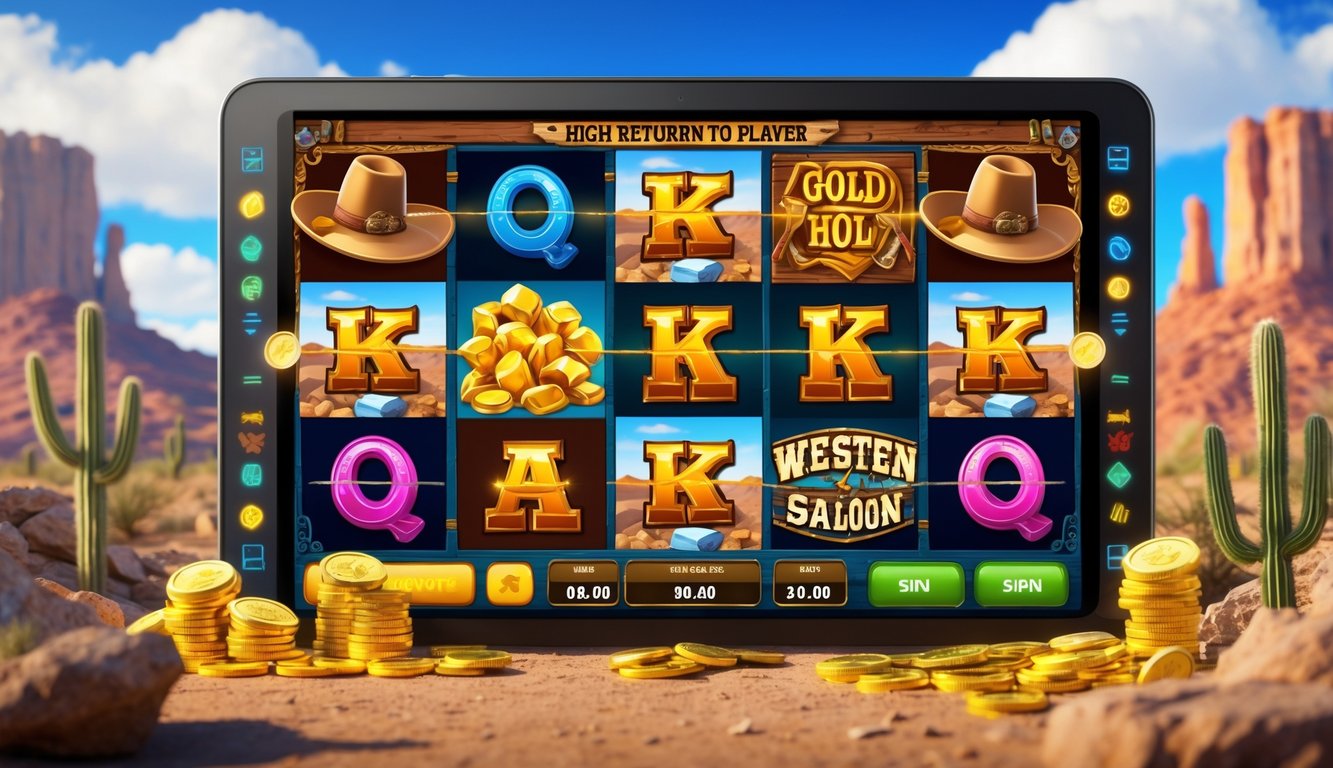
Task: Click the wide yellow button behind the coins
Action: tap(420, 582)
